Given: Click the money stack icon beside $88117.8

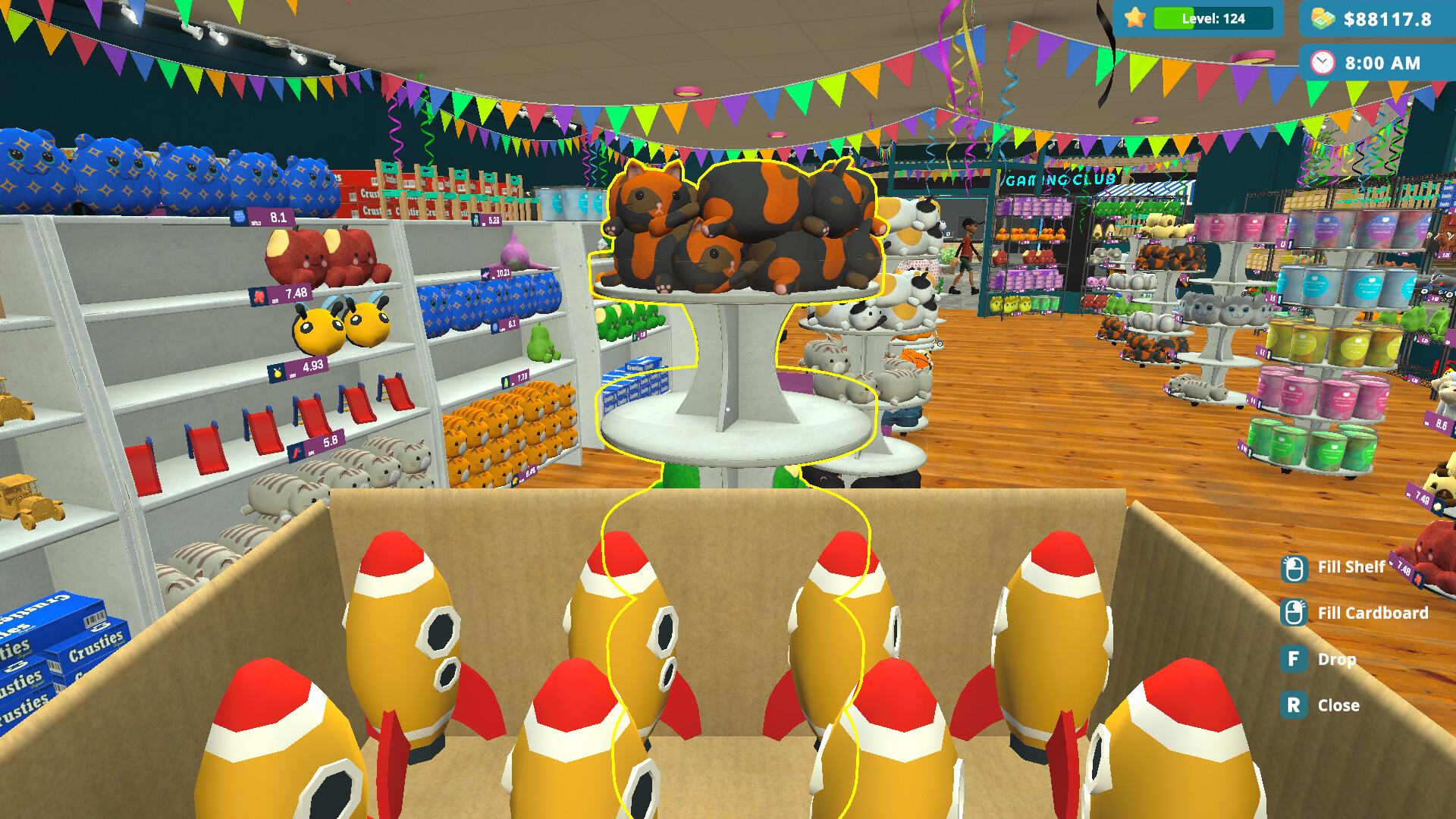Looking at the screenshot, I should [x=1321, y=18].
